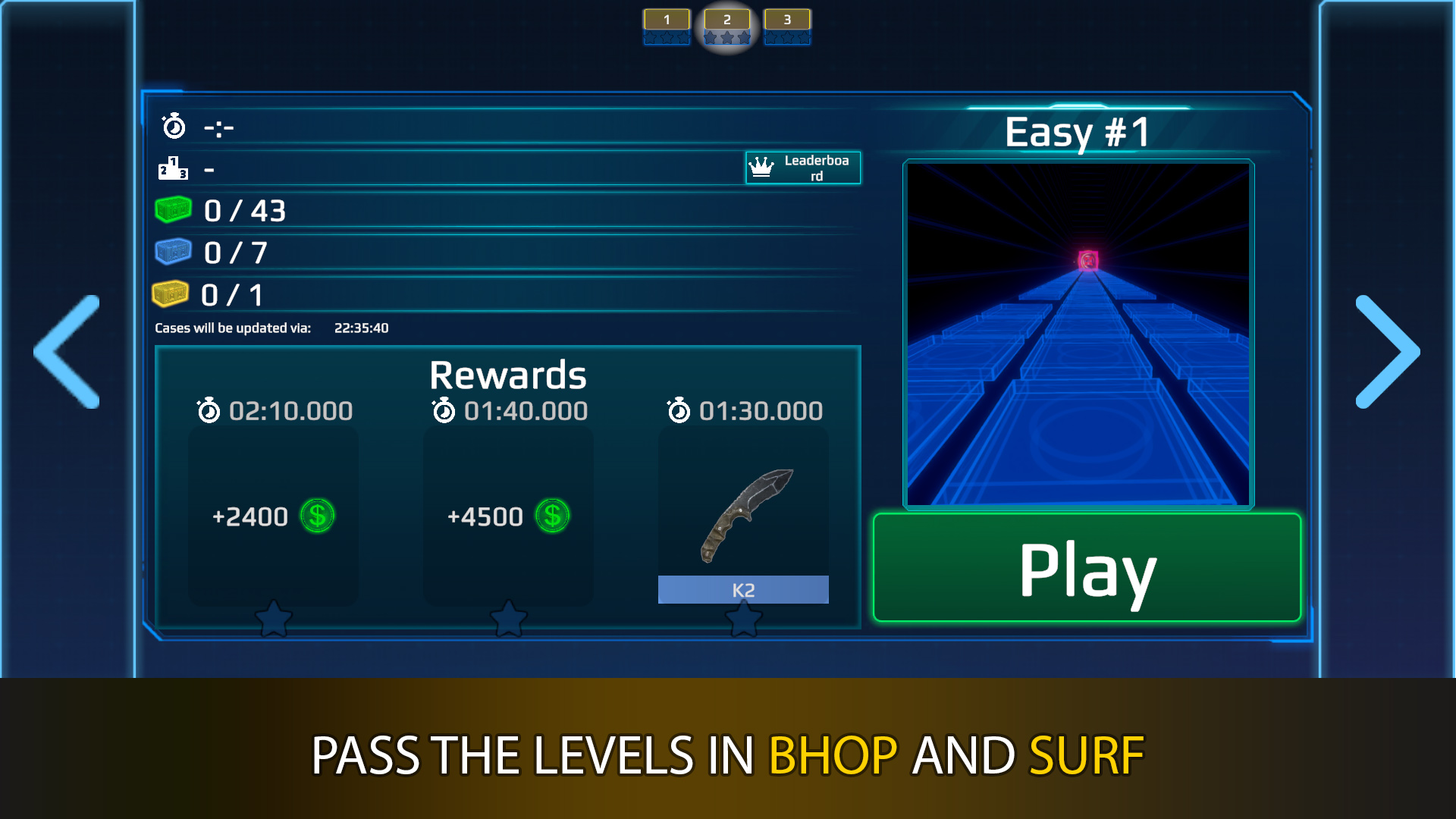Click the green case icon showing 0/43

(173, 210)
